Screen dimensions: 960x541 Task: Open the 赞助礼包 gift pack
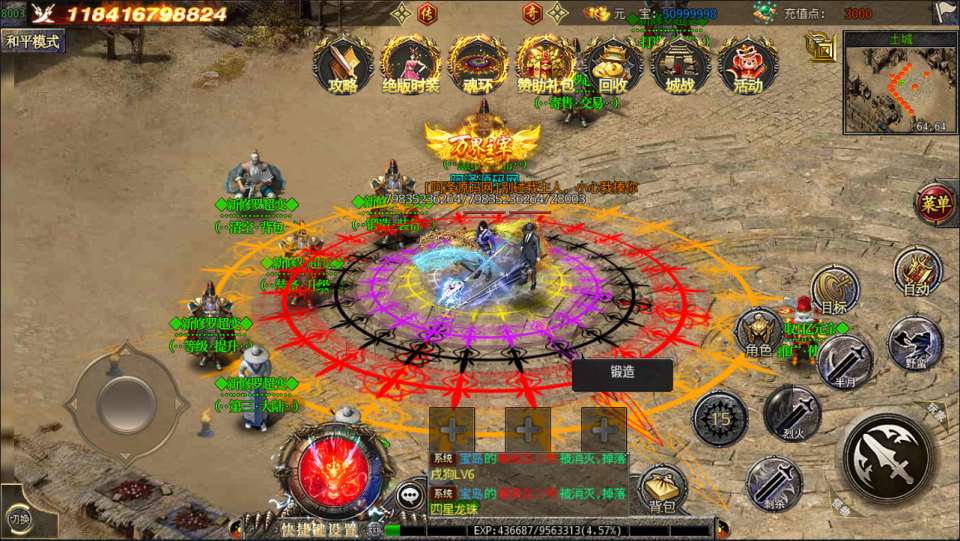point(546,65)
